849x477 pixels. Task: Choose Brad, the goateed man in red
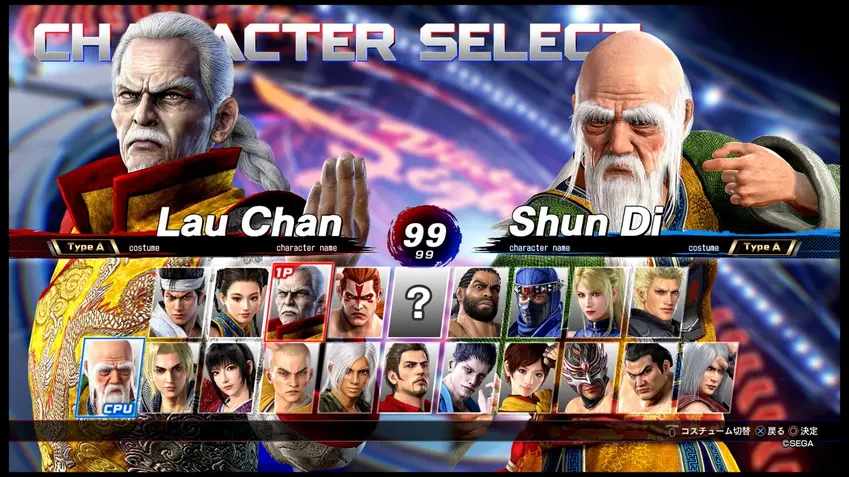point(408,376)
